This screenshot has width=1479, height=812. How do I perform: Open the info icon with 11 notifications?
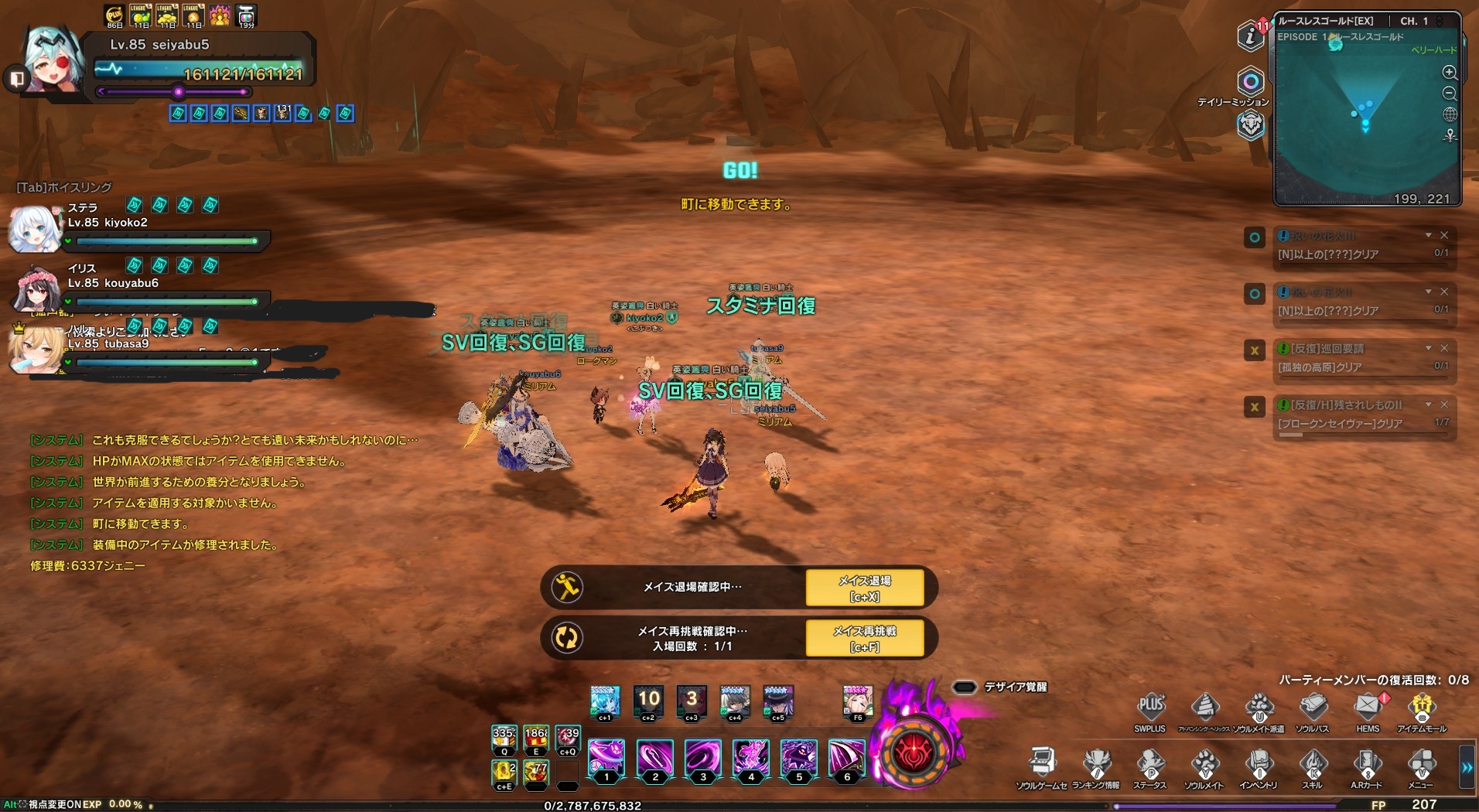point(1250,36)
